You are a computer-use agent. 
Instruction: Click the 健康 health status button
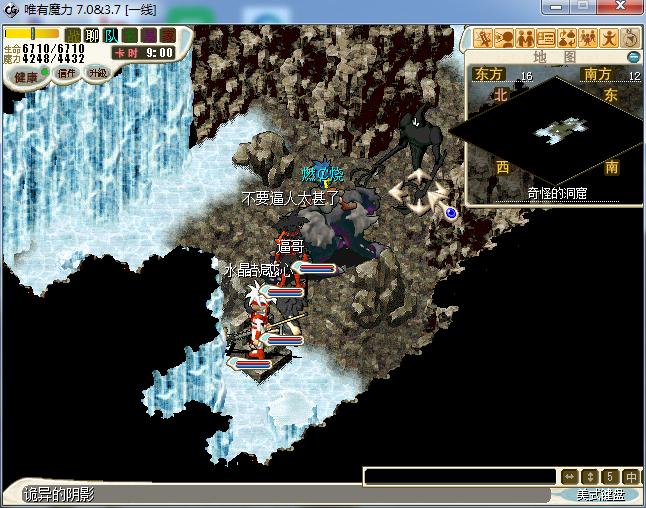tap(26, 76)
